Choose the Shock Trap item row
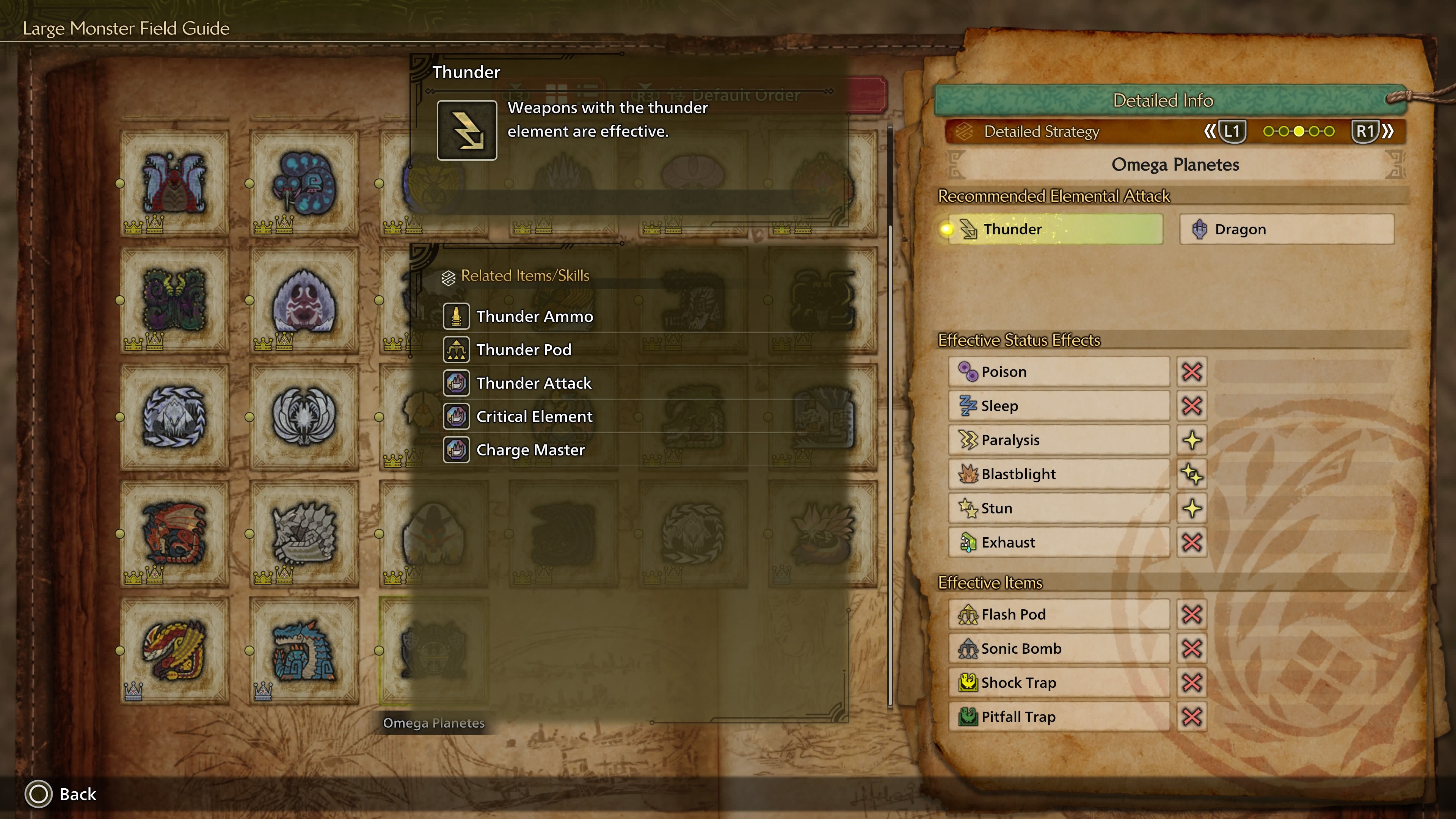This screenshot has height=819, width=1456. click(x=1058, y=683)
